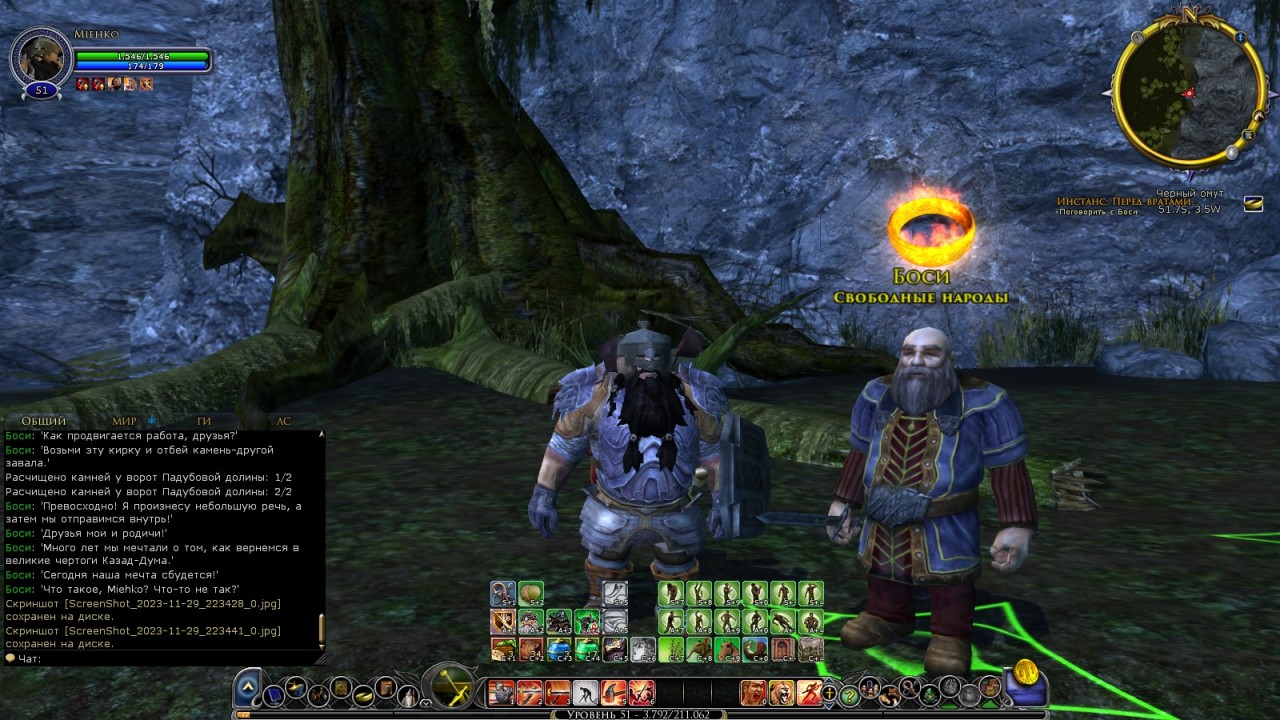Activate the first red skill on the quickbar
This screenshot has height=720, width=1280.
pyautogui.click(x=501, y=691)
